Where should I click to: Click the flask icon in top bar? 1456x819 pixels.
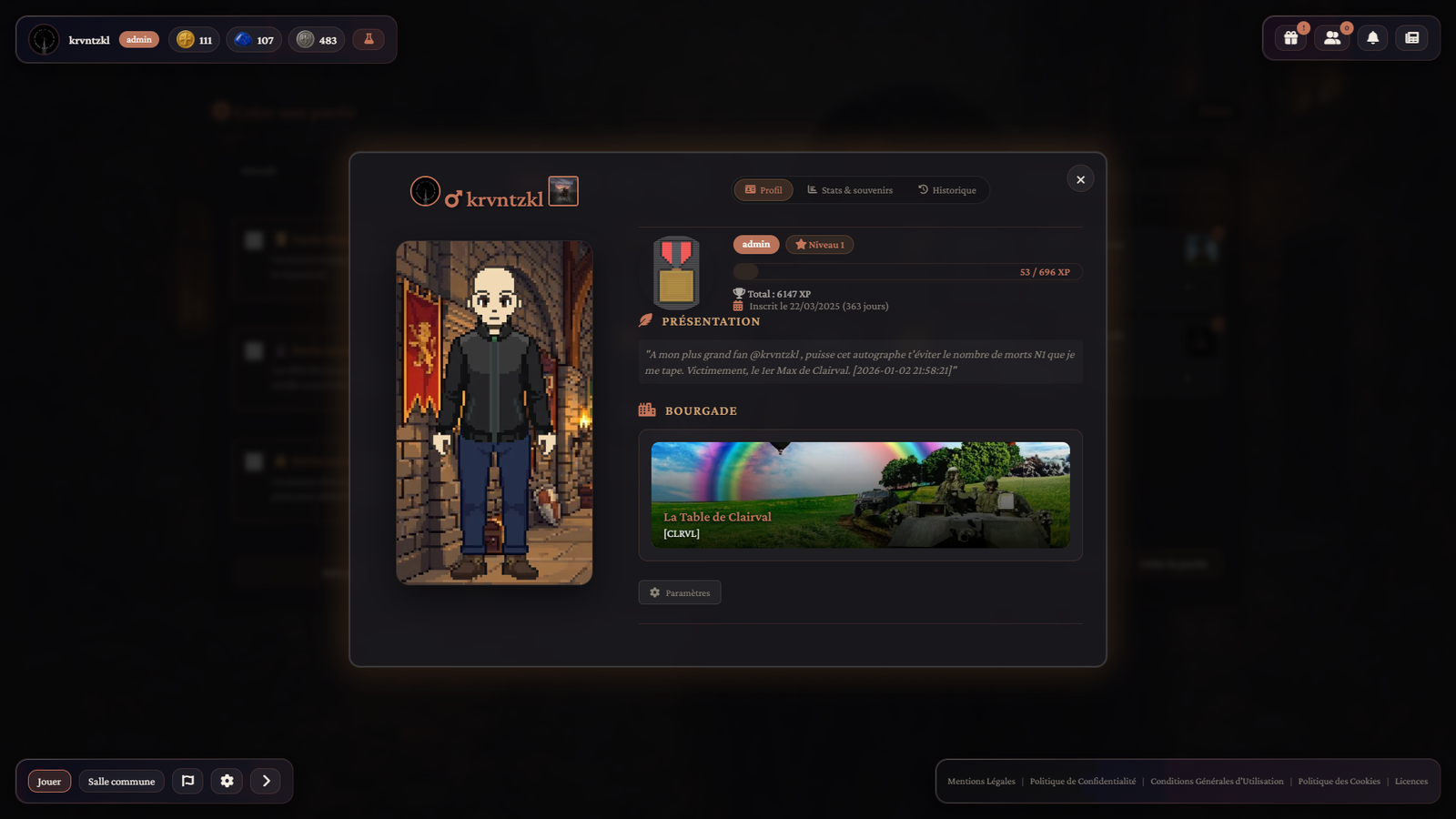click(x=369, y=39)
